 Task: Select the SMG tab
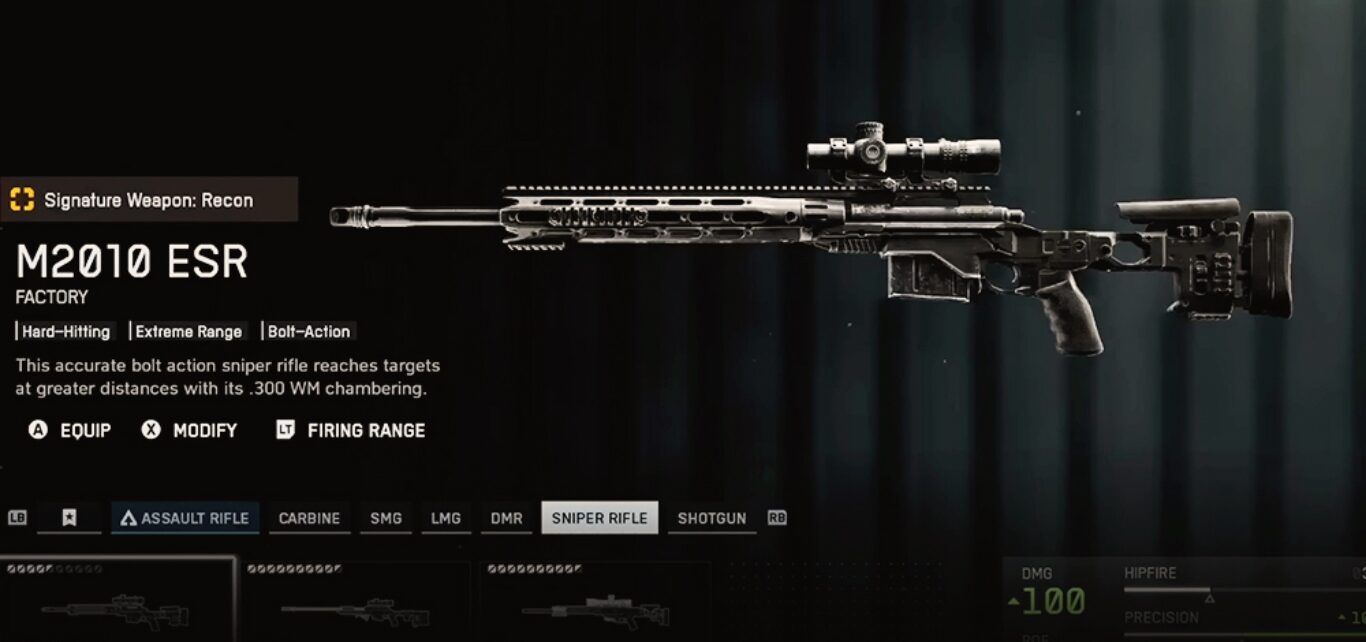(x=385, y=518)
